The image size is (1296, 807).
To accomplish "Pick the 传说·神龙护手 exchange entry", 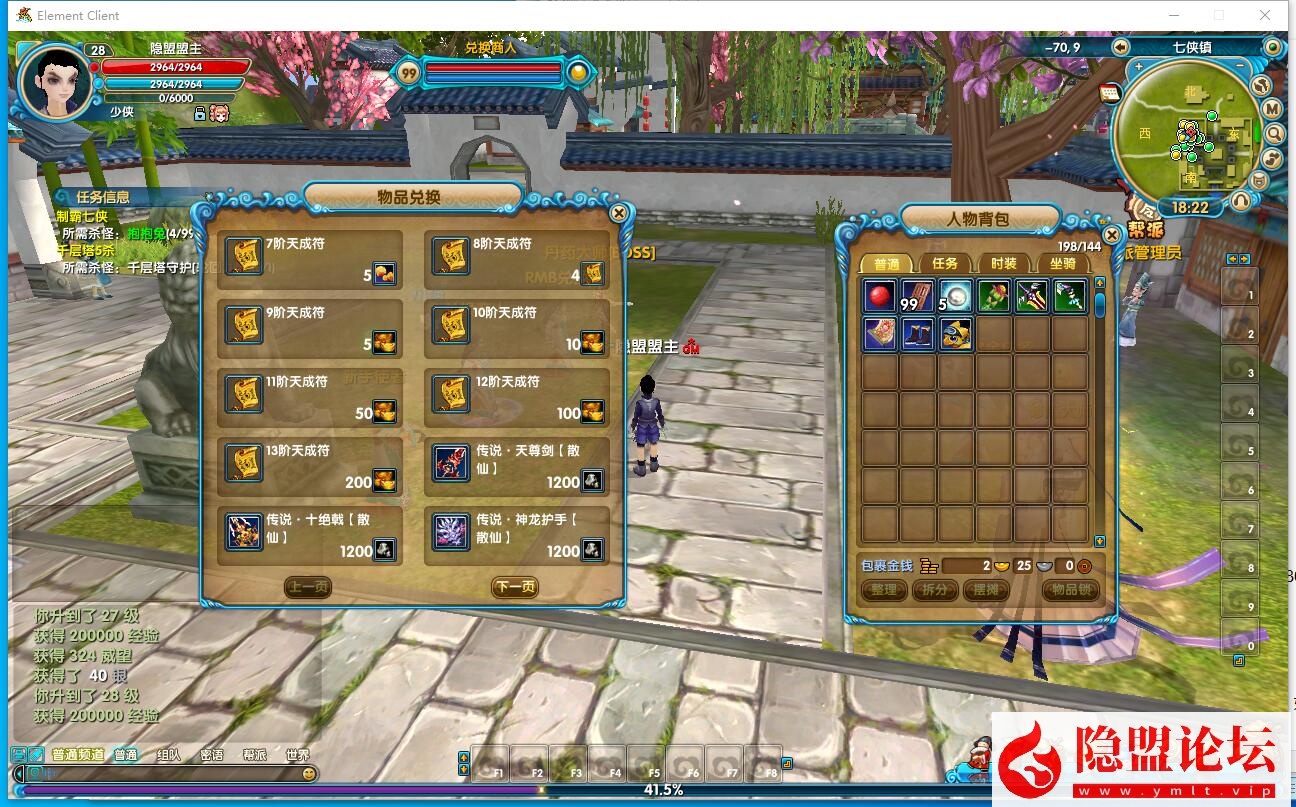I will (517, 535).
